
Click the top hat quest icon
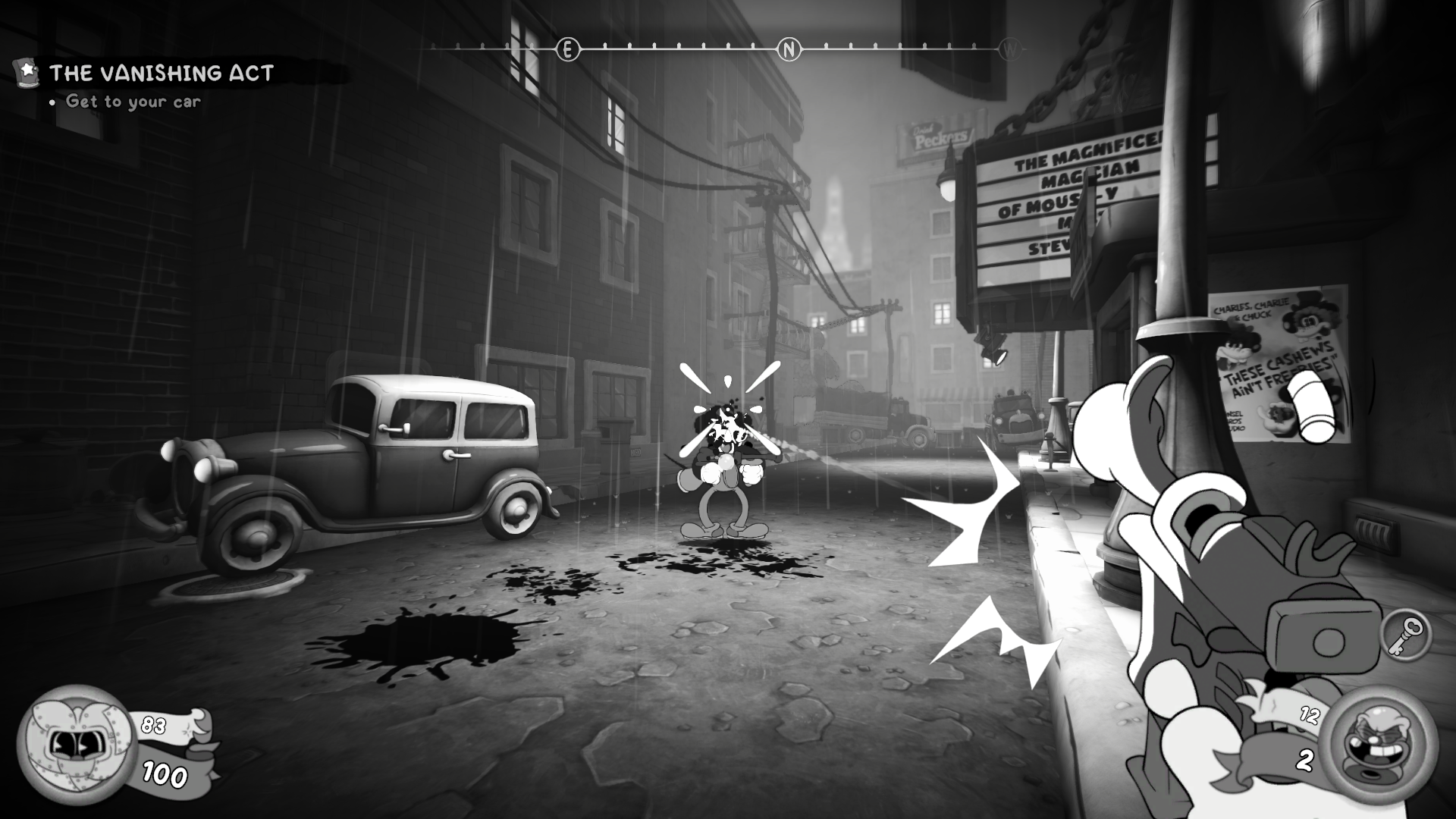25,73
